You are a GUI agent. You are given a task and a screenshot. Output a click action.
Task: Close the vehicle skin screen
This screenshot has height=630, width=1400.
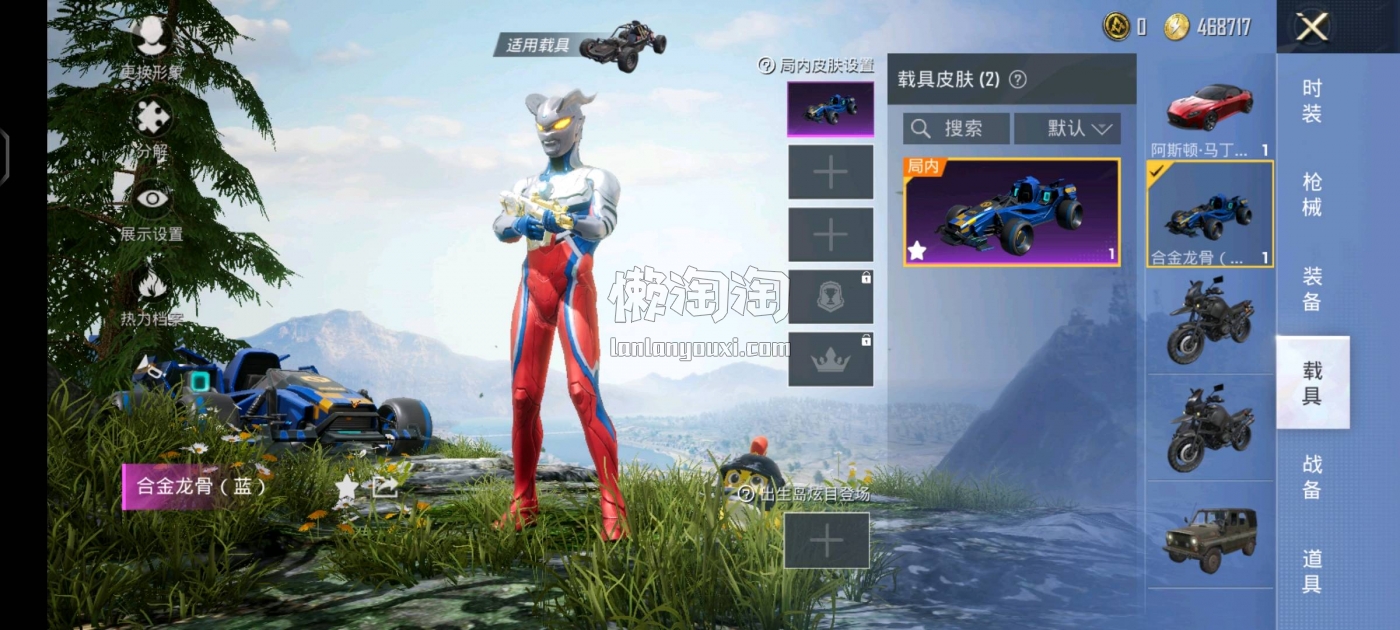[x=1311, y=27]
